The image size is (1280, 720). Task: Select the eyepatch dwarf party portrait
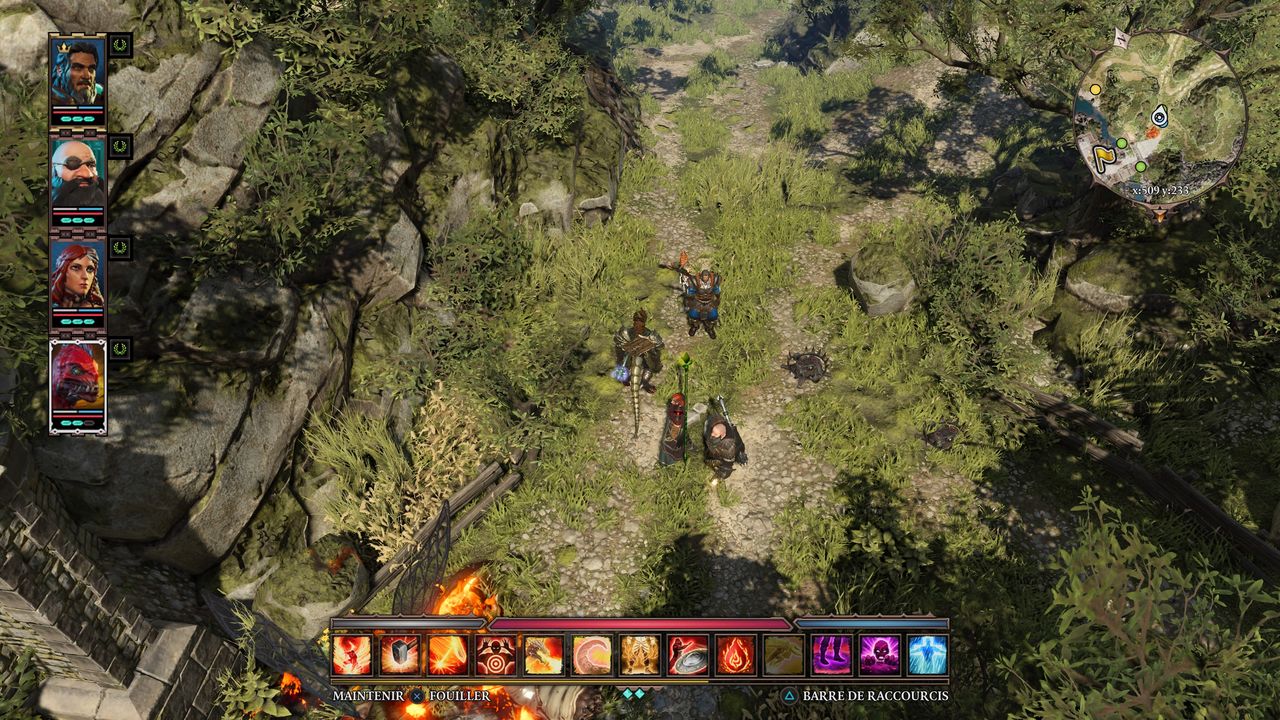[x=77, y=174]
